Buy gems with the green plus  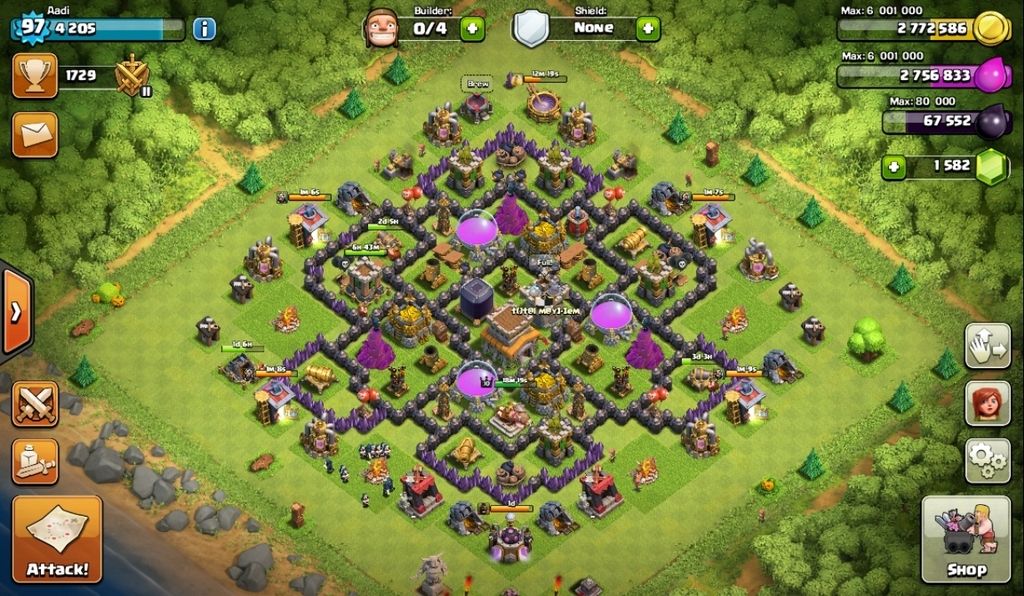click(x=896, y=165)
